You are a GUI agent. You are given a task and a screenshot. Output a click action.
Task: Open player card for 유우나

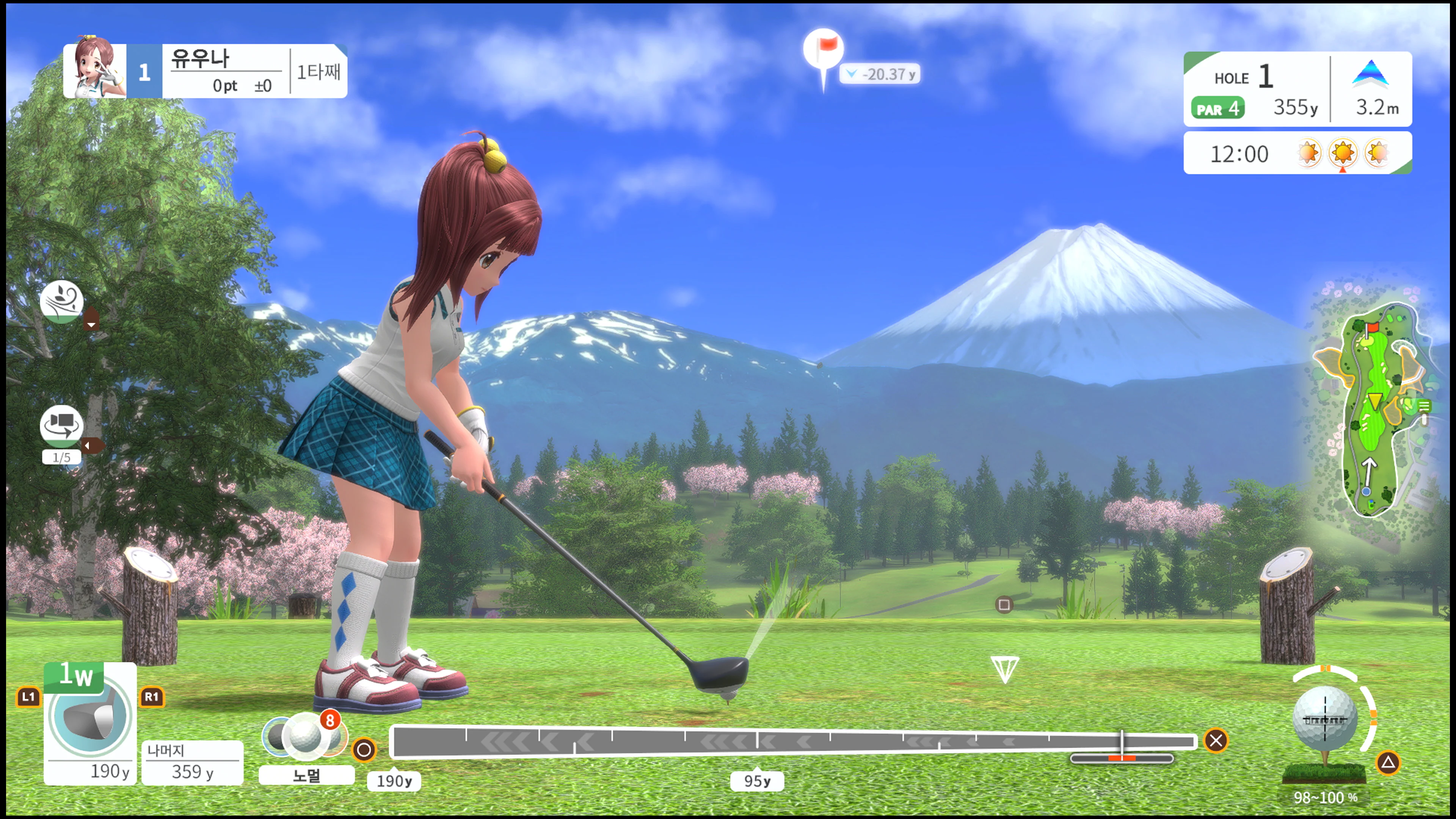click(x=205, y=71)
